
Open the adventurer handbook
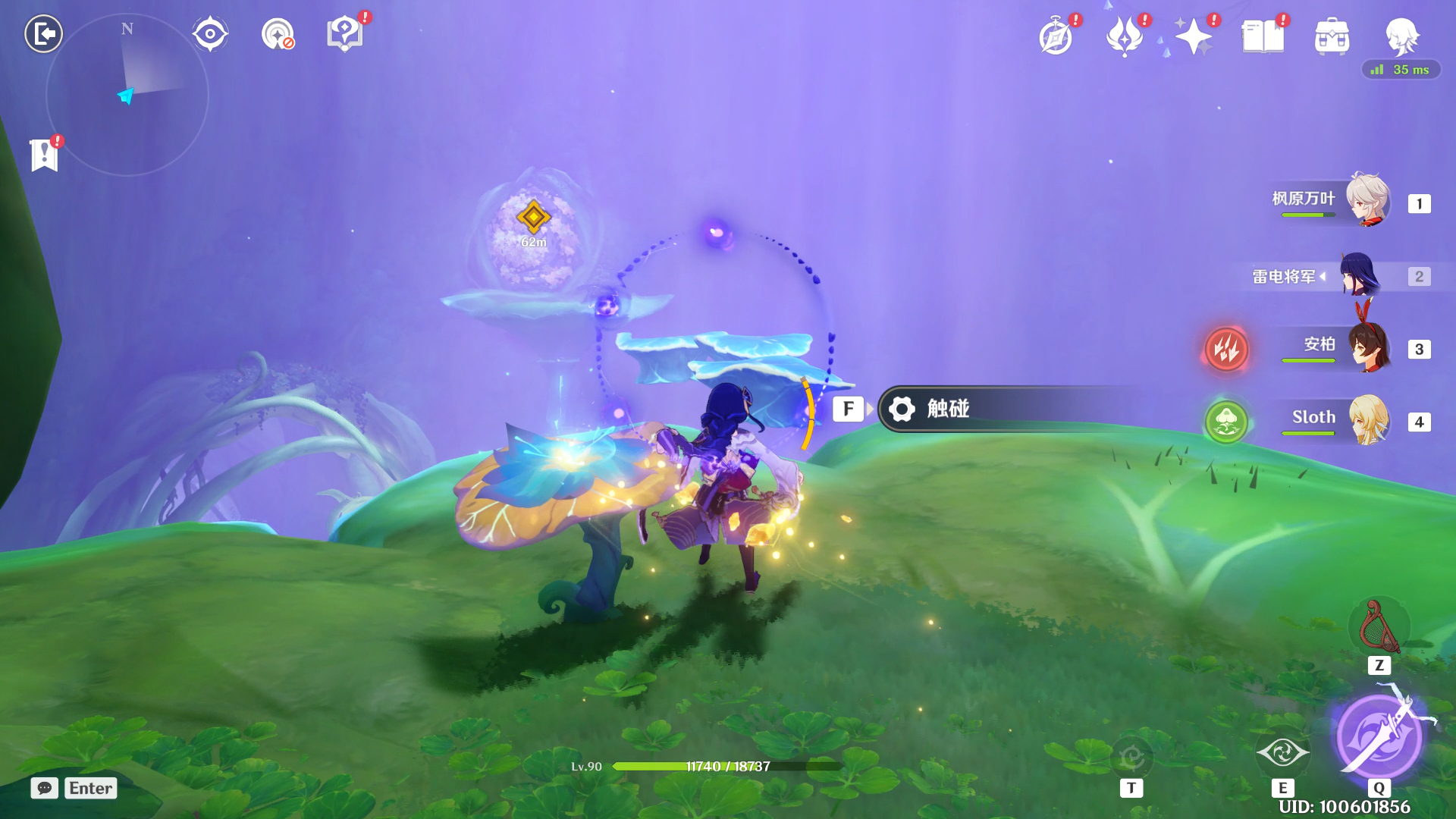pos(1263,36)
